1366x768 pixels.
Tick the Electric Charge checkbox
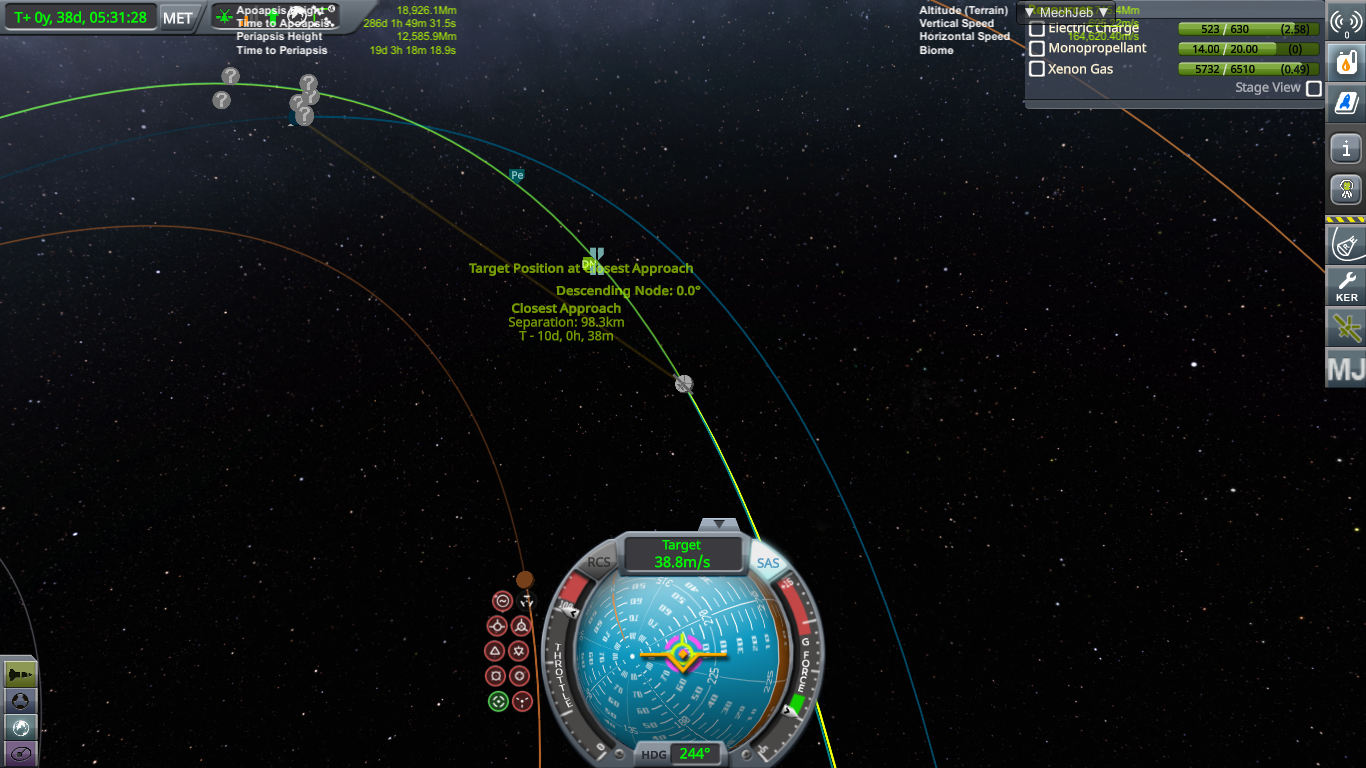pos(1037,29)
